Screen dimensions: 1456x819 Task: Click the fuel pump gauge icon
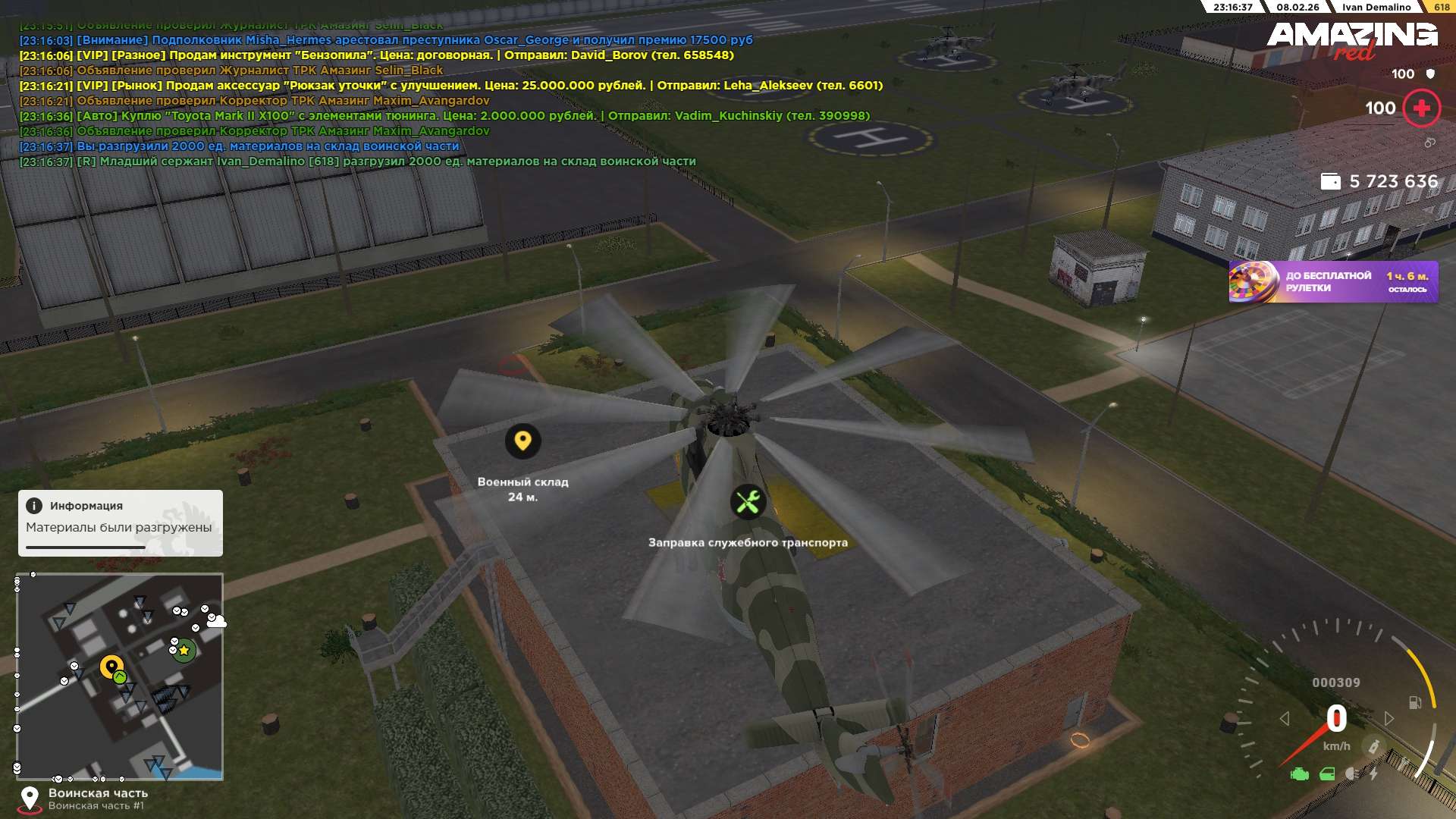coord(1414,703)
